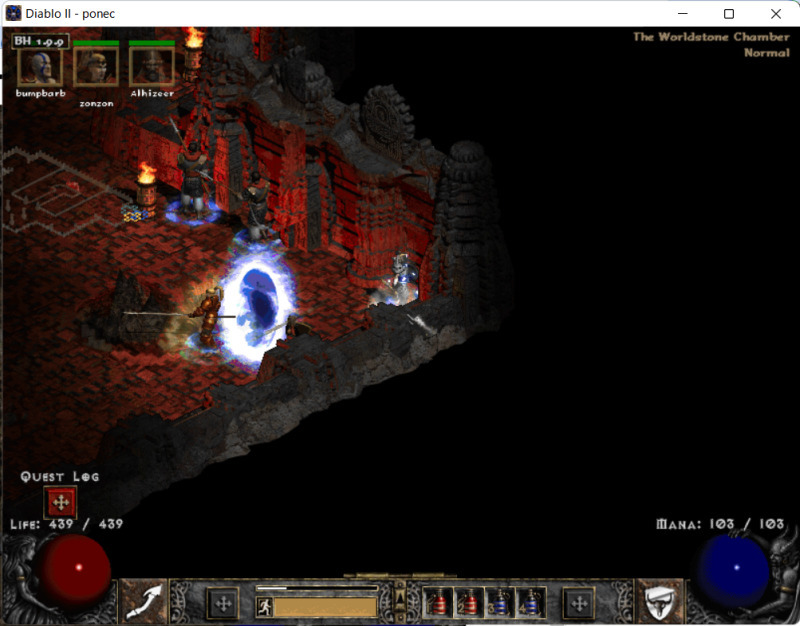The image size is (800, 626).
Task: Click zonzon's mercenary portrait
Action: [x=96, y=66]
